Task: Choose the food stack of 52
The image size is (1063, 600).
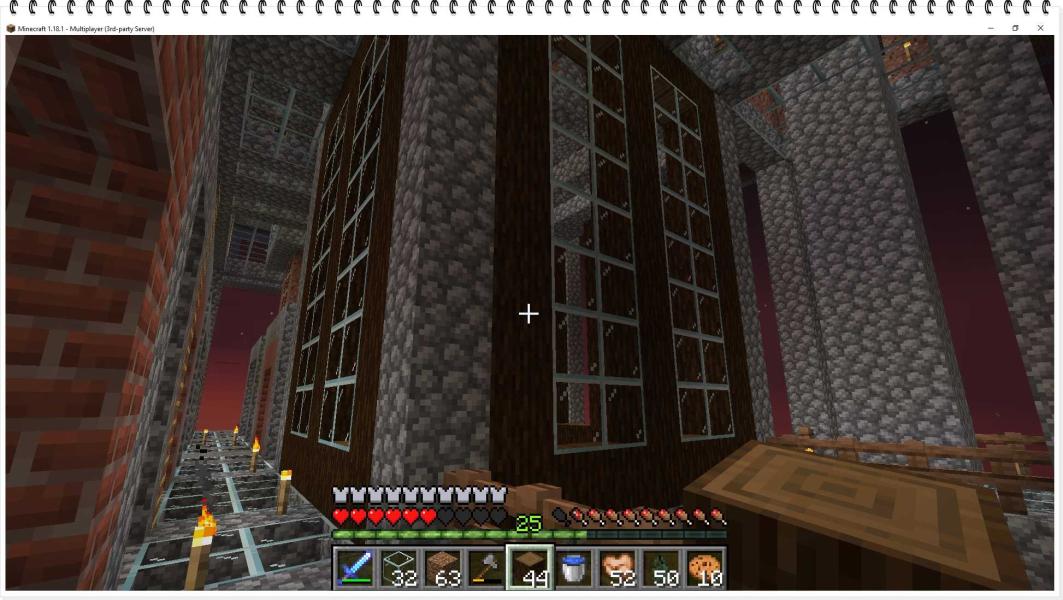Action: click(617, 568)
